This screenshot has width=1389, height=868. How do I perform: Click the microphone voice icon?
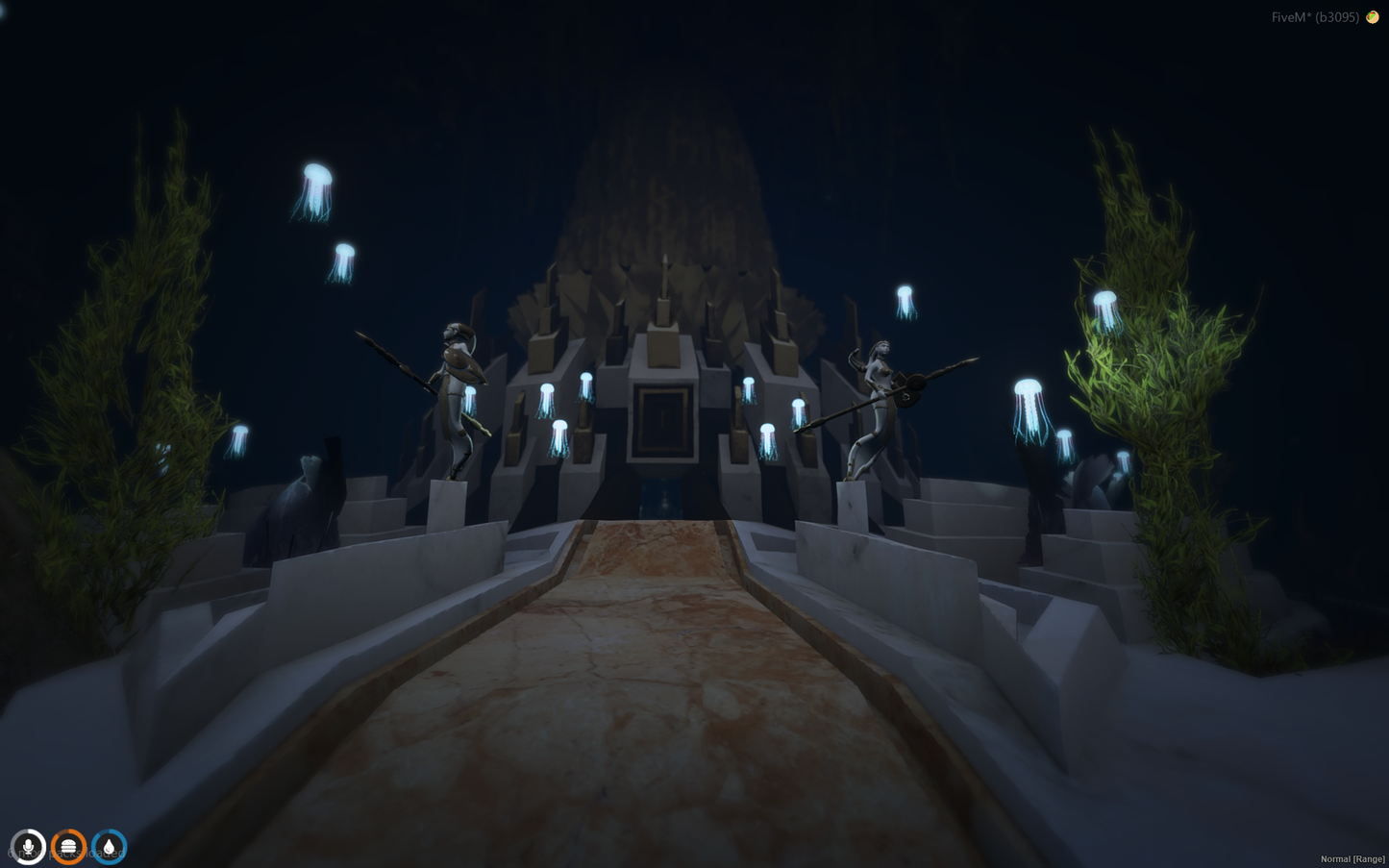point(29,847)
